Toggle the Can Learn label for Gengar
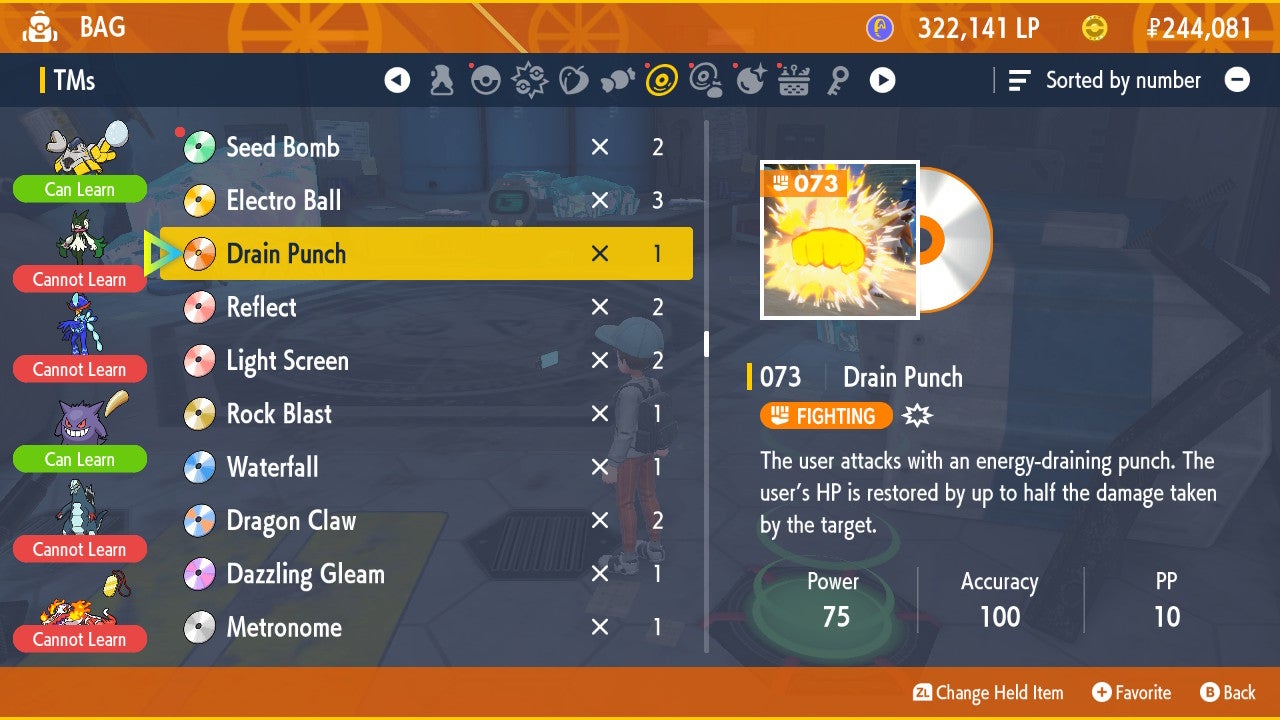The height and width of the screenshot is (720, 1280). pyautogui.click(x=80, y=459)
